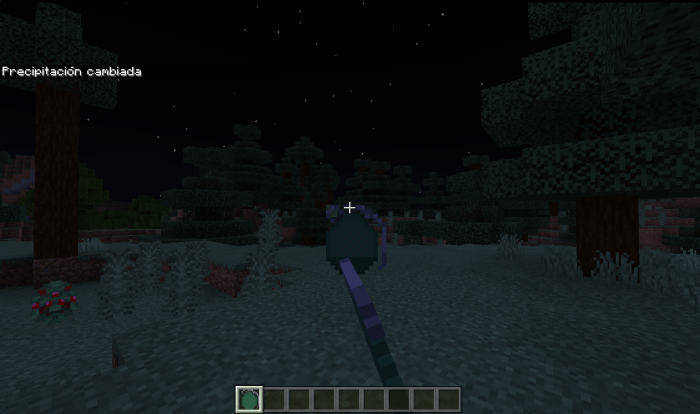This screenshot has width=700, height=414.
Task: Select the teal egg-shaped item hotbar slot
Action: 248,399
